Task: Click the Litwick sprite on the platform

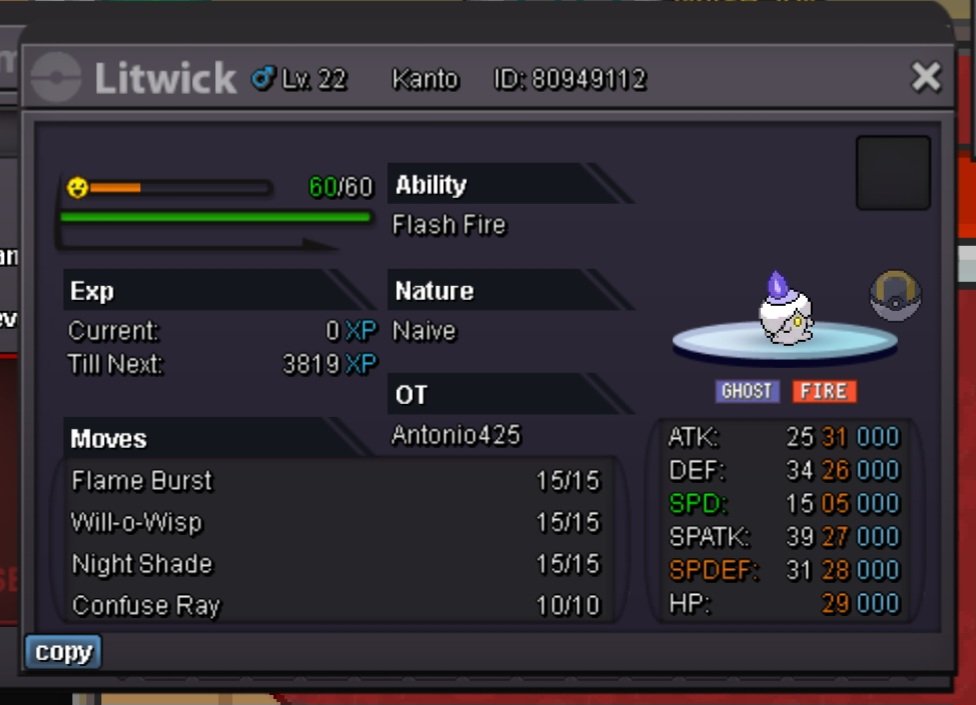Action: 785,309
